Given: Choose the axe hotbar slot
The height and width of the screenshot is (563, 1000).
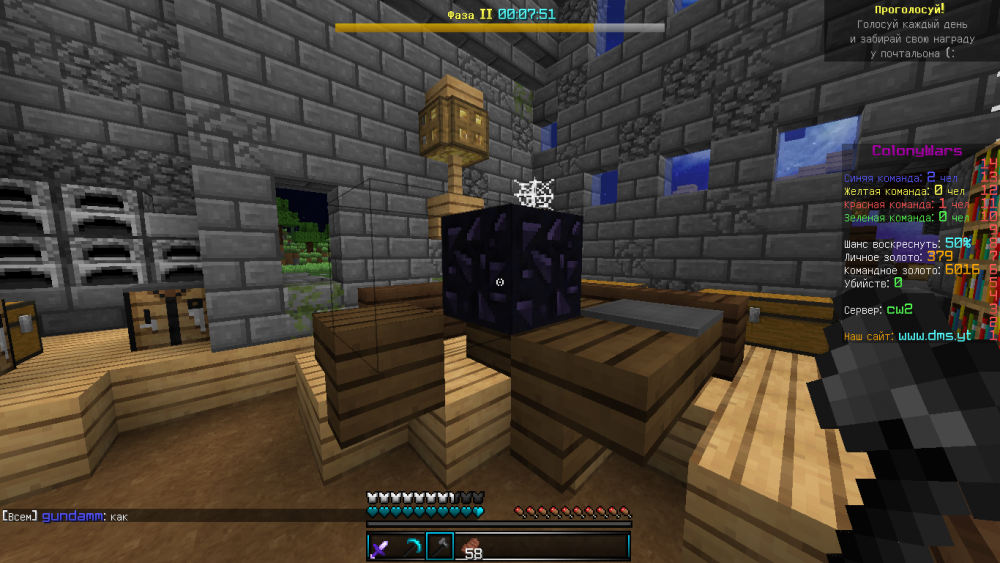Looking at the screenshot, I should click(440, 546).
